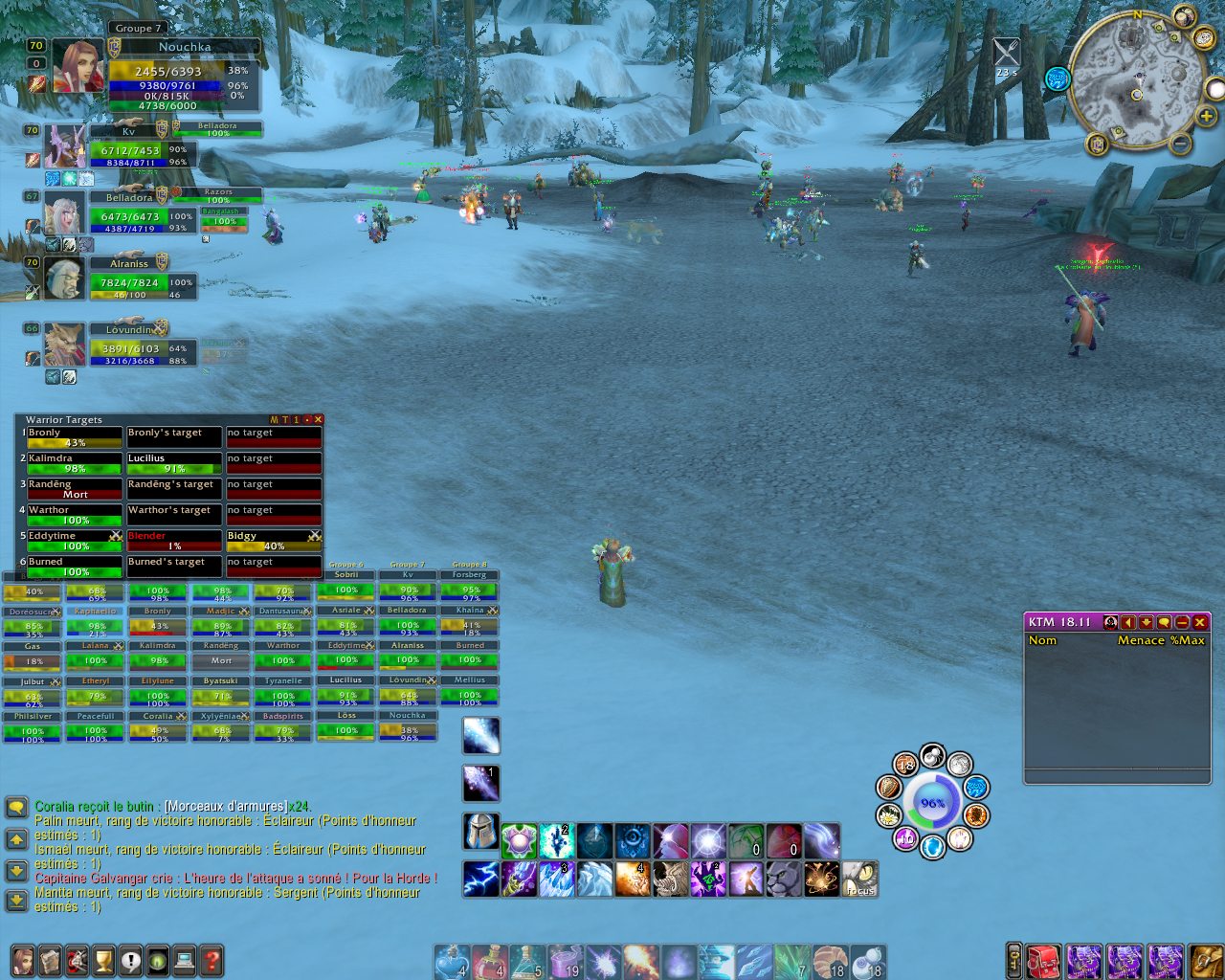
Task: Close the Warrior Targets panel
Action: click(319, 419)
